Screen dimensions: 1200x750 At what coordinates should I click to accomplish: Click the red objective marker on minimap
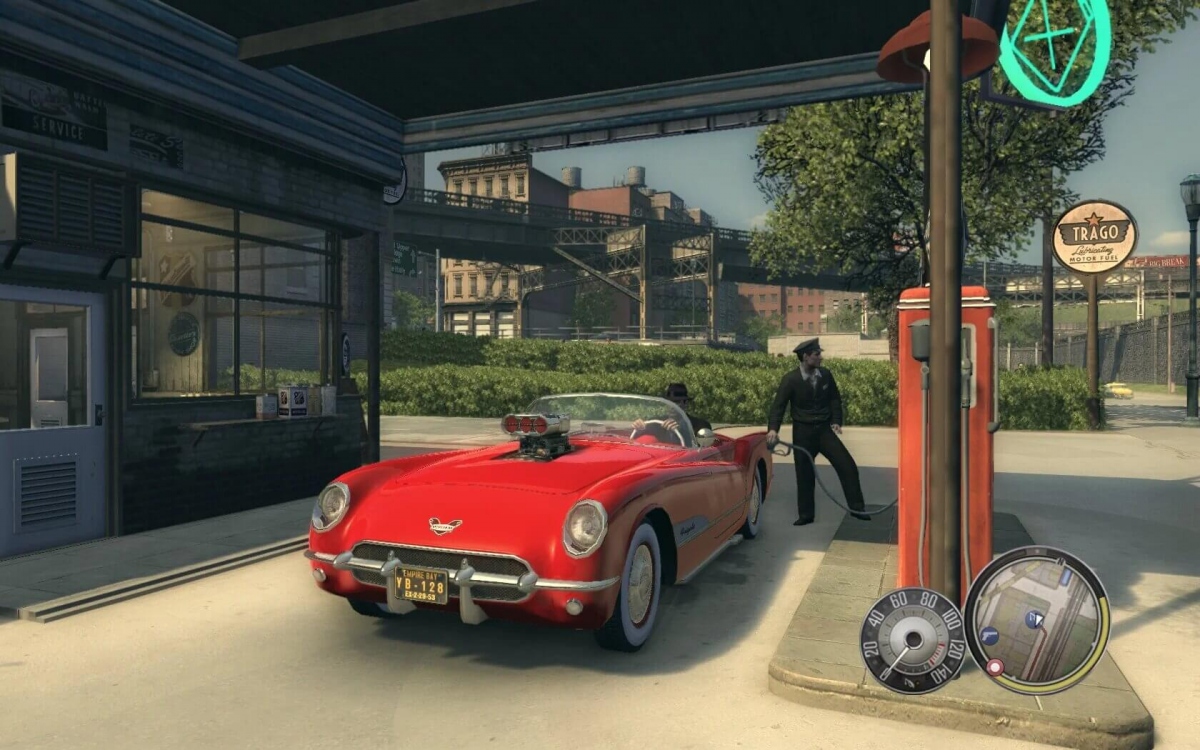(x=995, y=666)
